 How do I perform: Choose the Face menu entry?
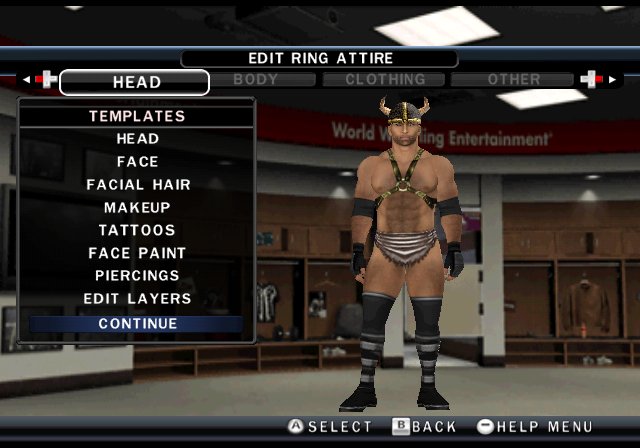(x=136, y=162)
